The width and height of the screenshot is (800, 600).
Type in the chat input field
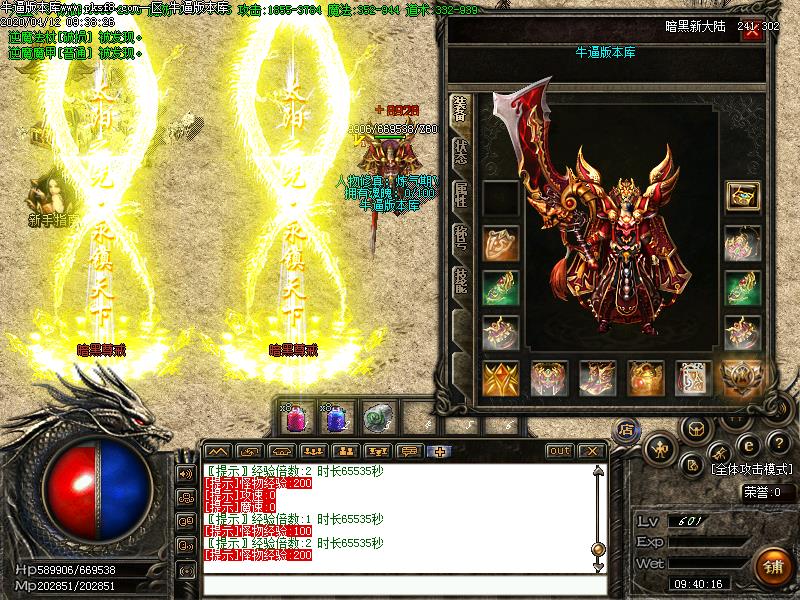(x=400, y=583)
